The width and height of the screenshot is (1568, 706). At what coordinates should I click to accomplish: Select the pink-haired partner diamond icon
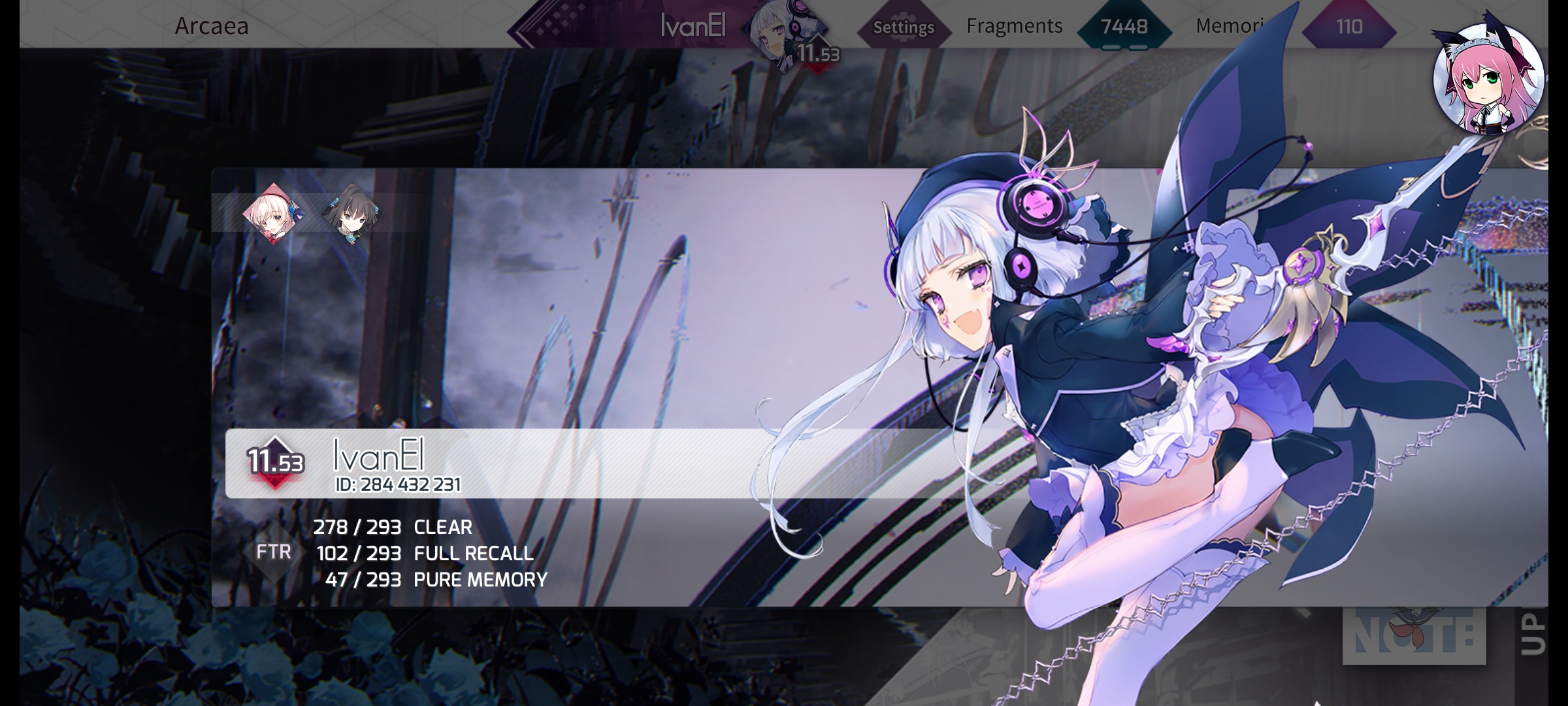(273, 213)
